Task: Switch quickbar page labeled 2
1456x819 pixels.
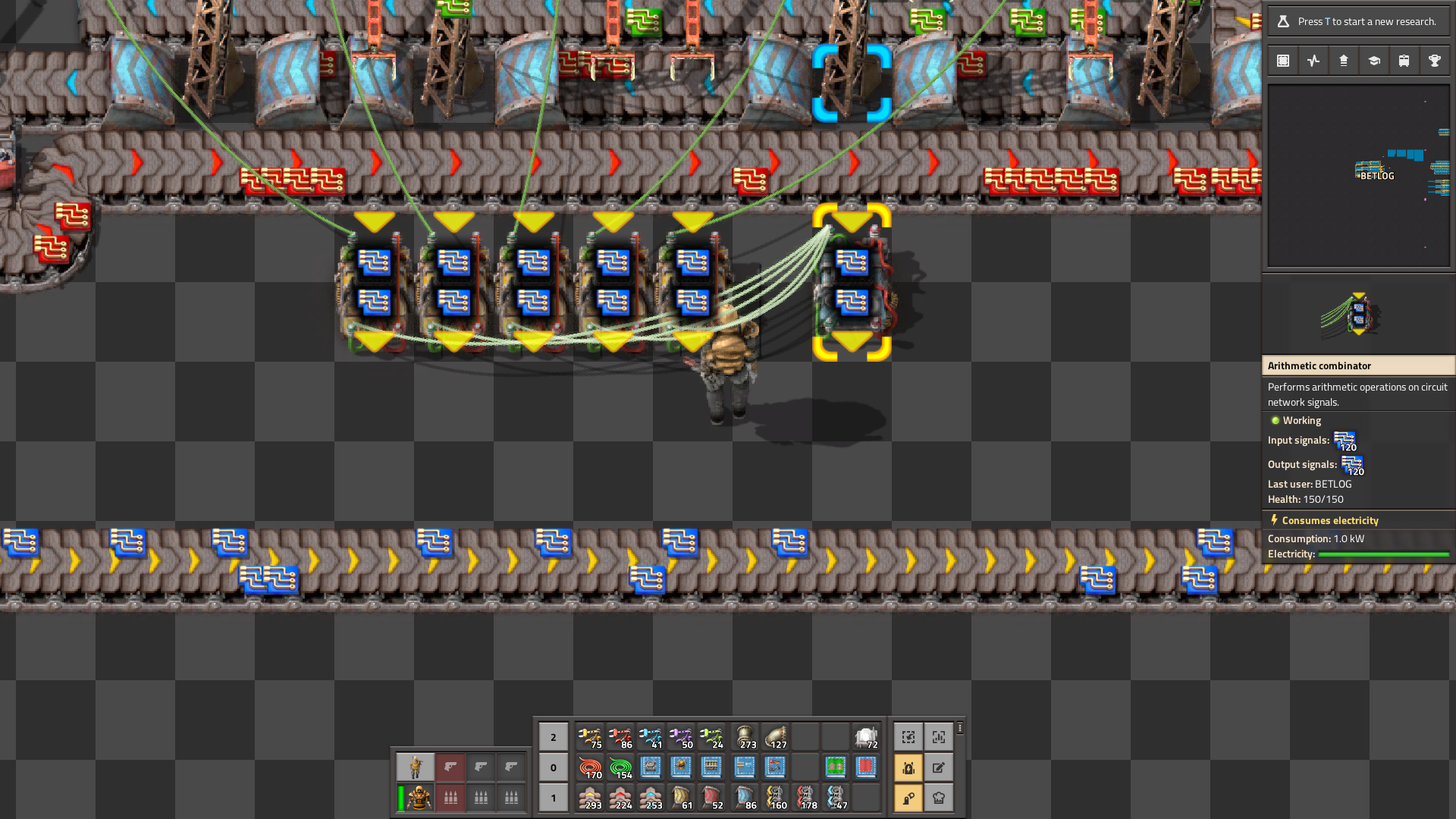Action: coord(553,736)
